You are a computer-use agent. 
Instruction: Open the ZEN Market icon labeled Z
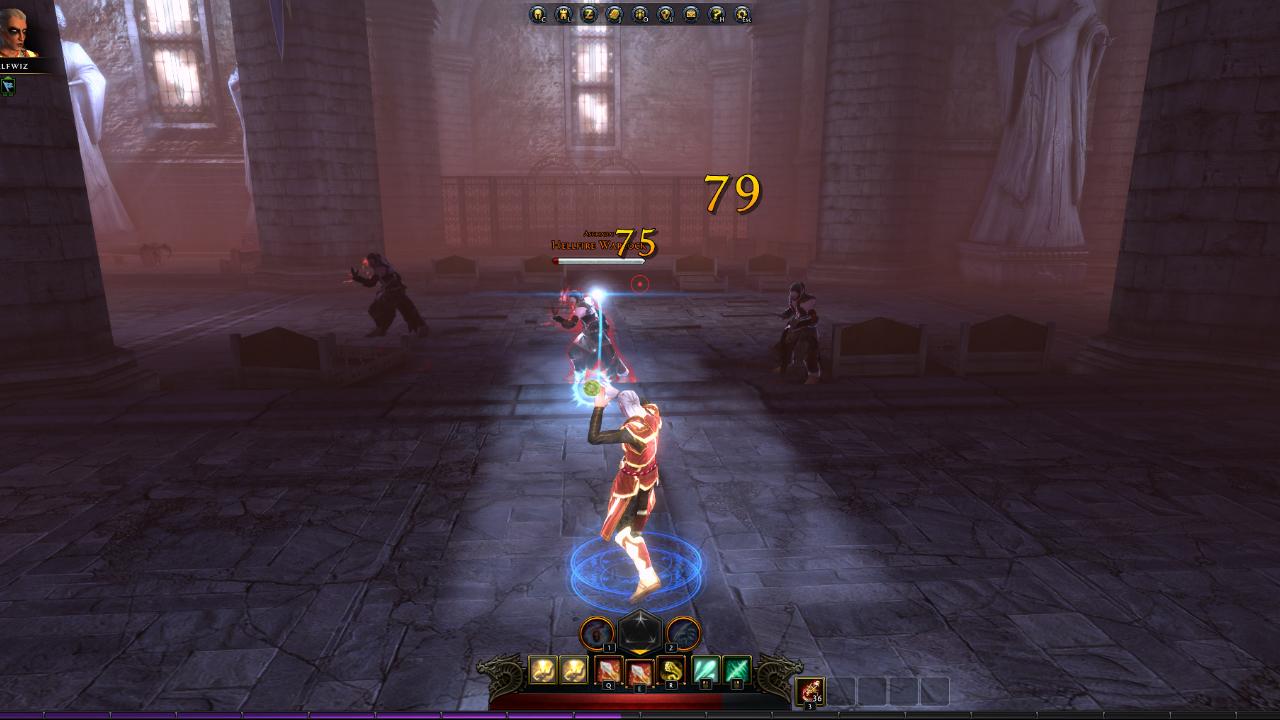pos(590,15)
